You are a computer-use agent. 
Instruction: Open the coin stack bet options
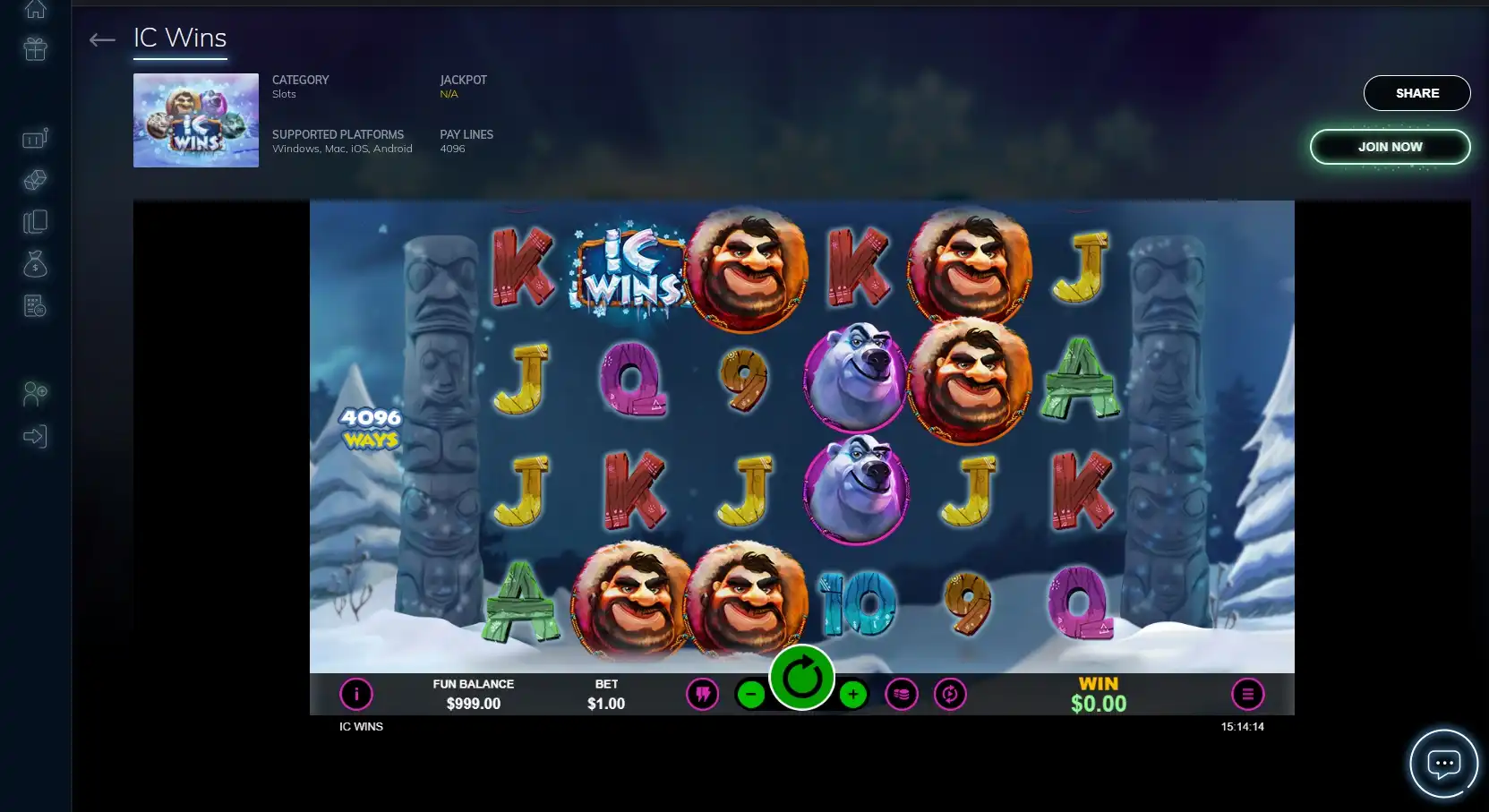click(x=902, y=694)
